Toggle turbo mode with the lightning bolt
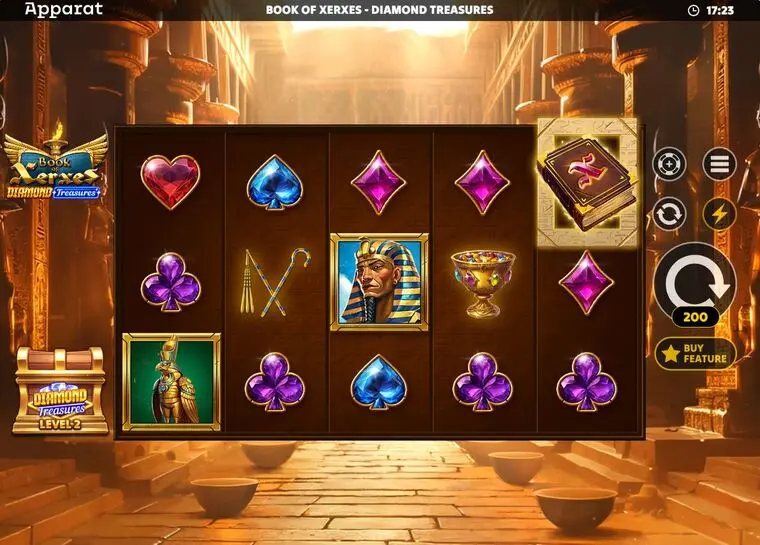This screenshot has height=545, width=760. click(718, 213)
